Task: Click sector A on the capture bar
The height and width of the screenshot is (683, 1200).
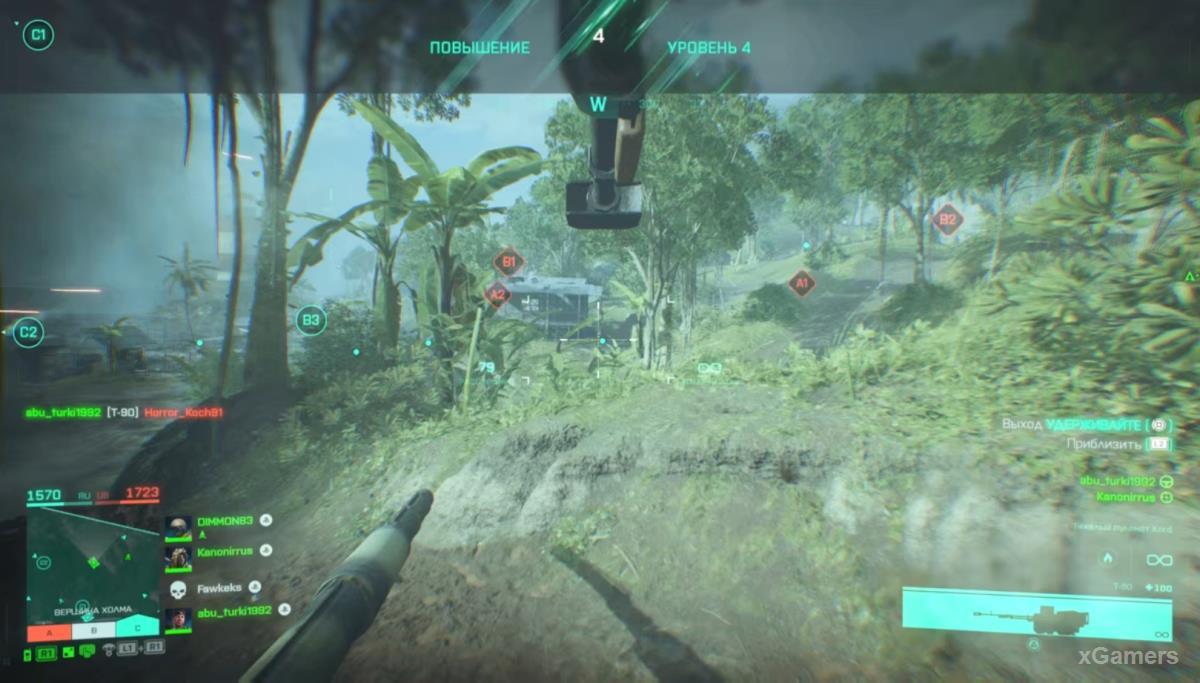Action: tap(49, 632)
